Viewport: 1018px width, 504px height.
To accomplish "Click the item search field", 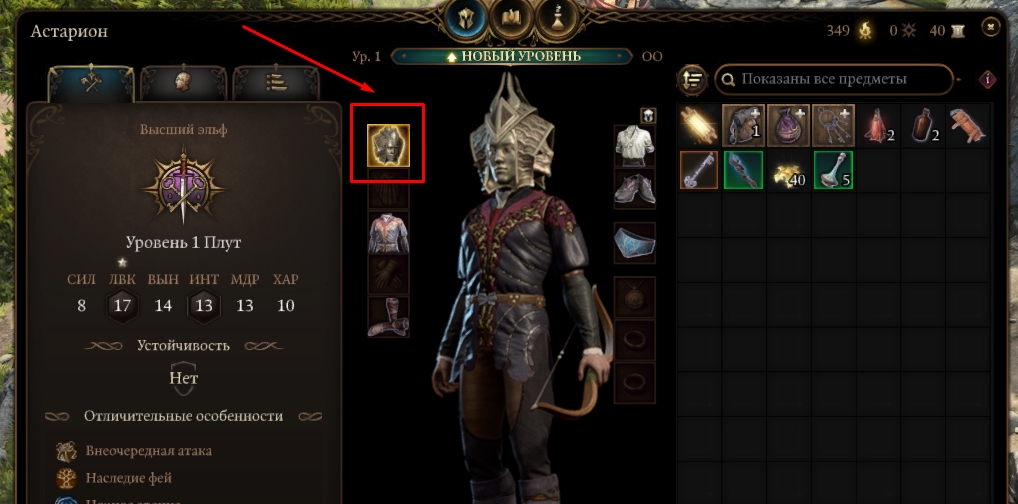I will pos(834,78).
